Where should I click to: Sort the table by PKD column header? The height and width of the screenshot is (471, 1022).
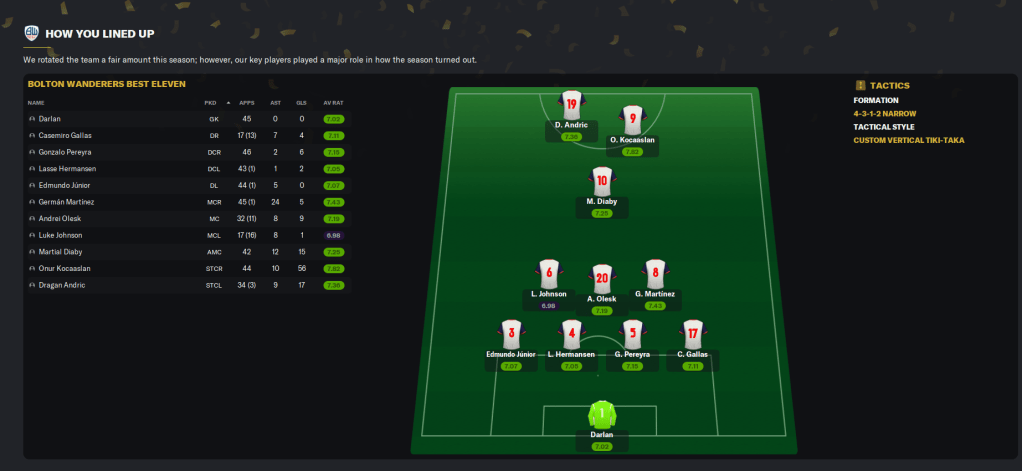(x=210, y=102)
